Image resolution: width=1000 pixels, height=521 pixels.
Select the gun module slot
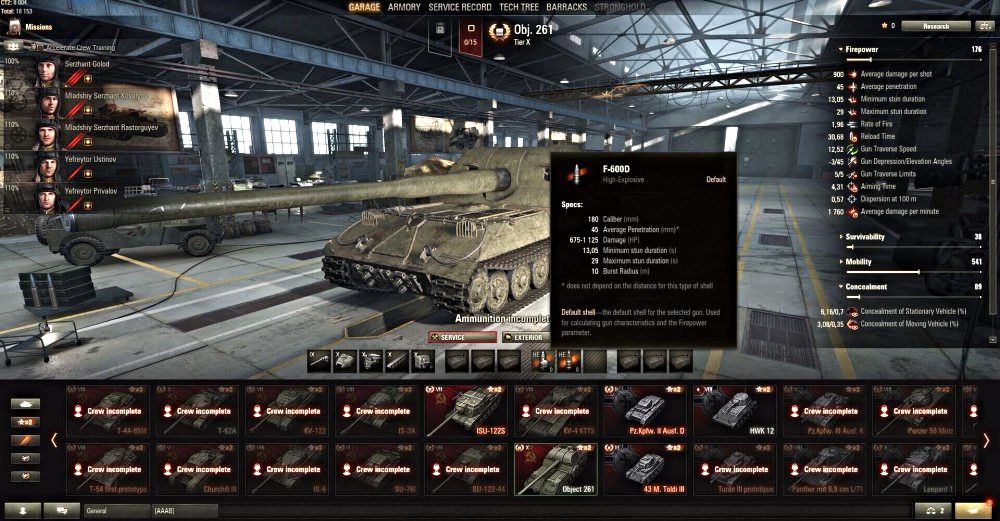pyautogui.click(x=320, y=361)
